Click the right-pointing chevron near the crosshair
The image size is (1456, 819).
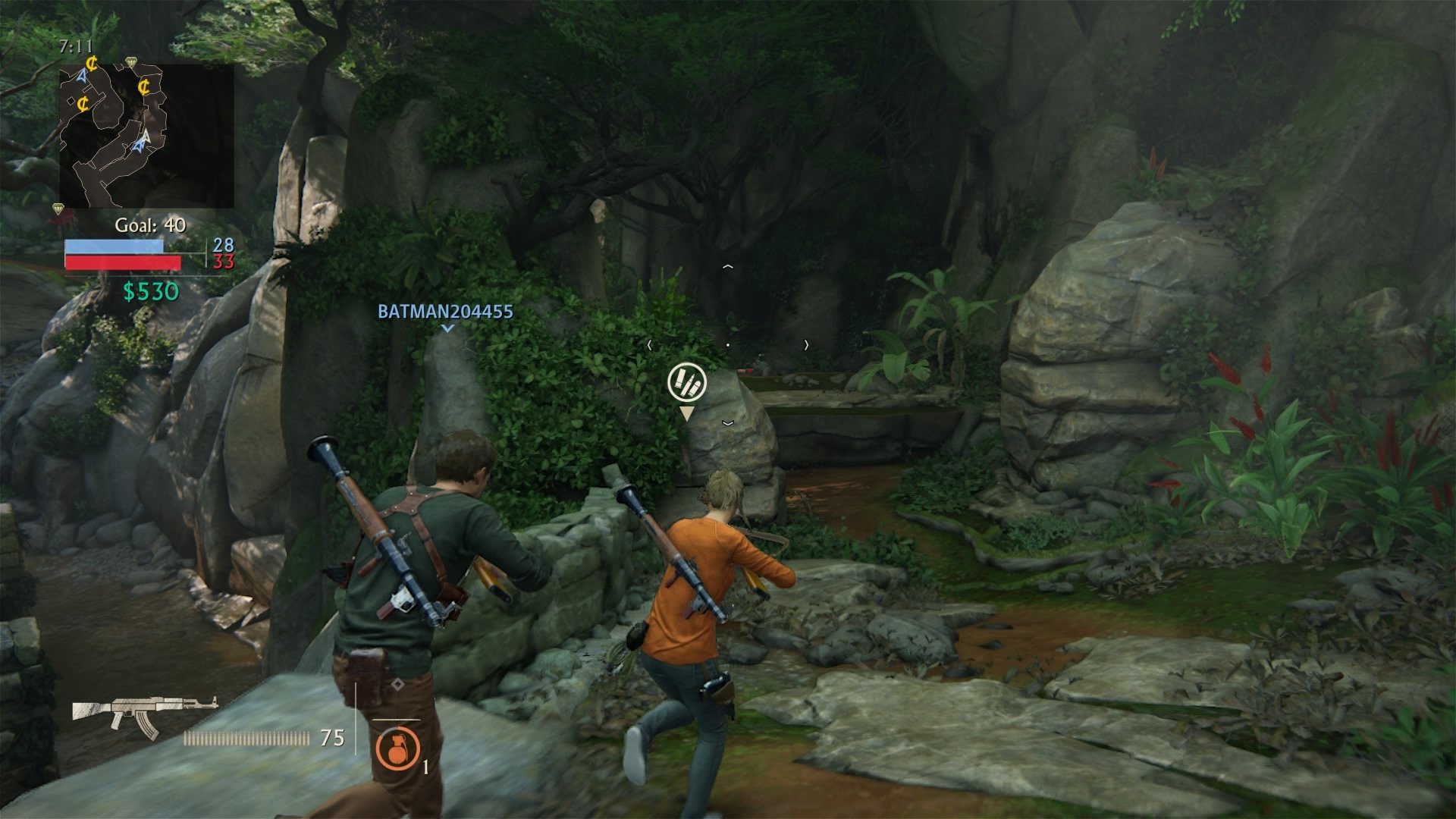[x=805, y=344]
